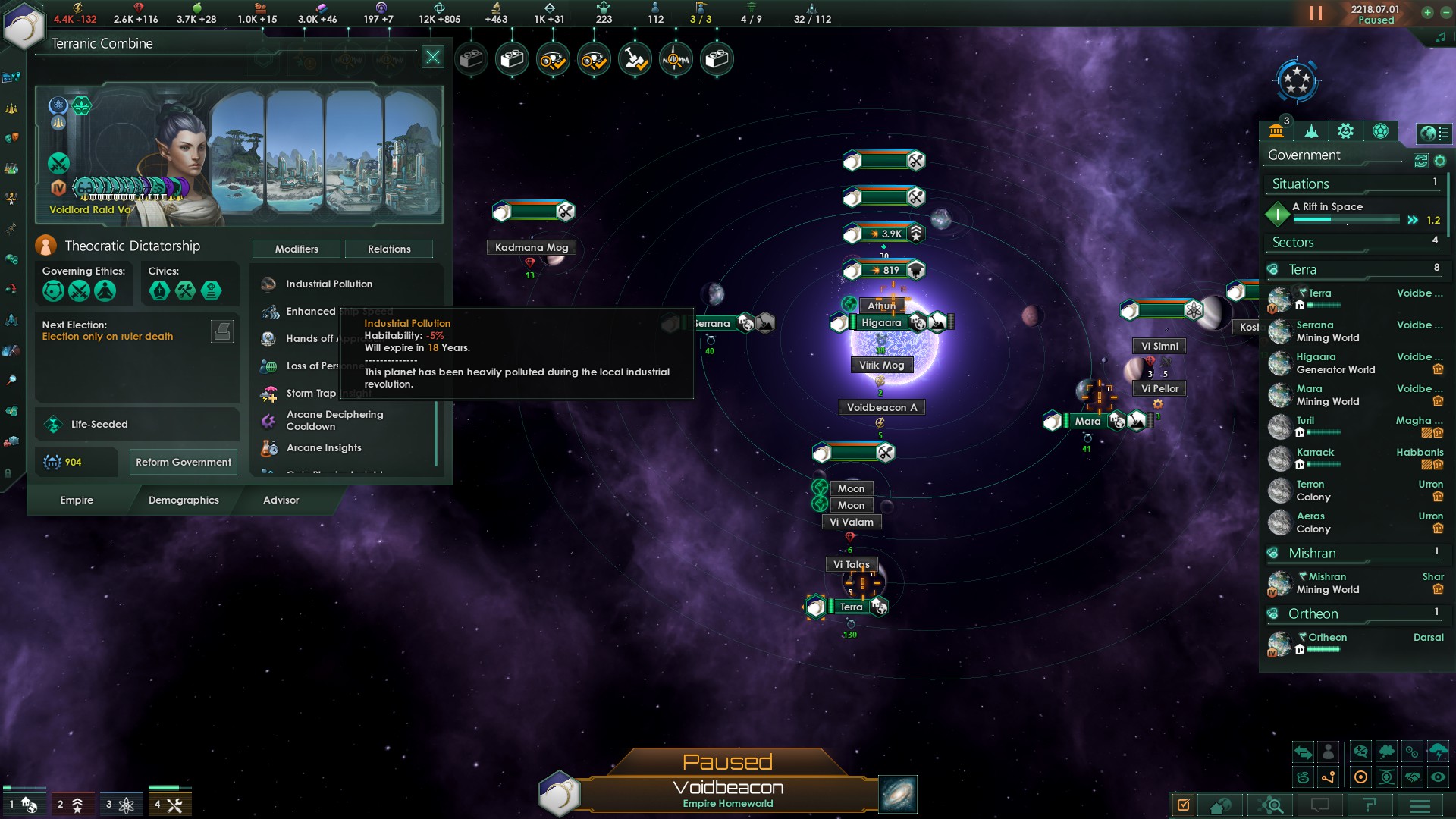Click the Mara planet label
The width and height of the screenshot is (1456, 819).
(1087, 421)
